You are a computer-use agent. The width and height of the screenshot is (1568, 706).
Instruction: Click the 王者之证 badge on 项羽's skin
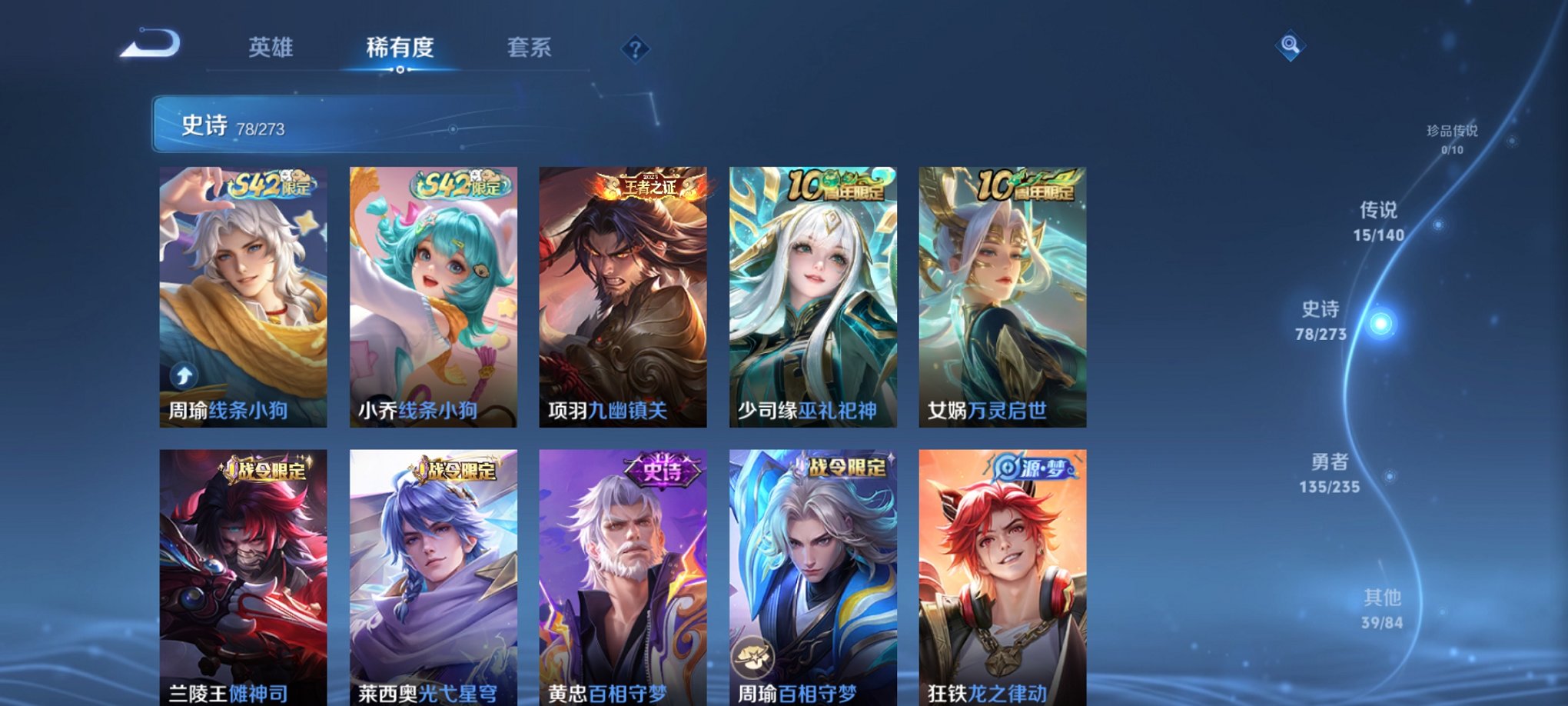pyautogui.click(x=648, y=187)
